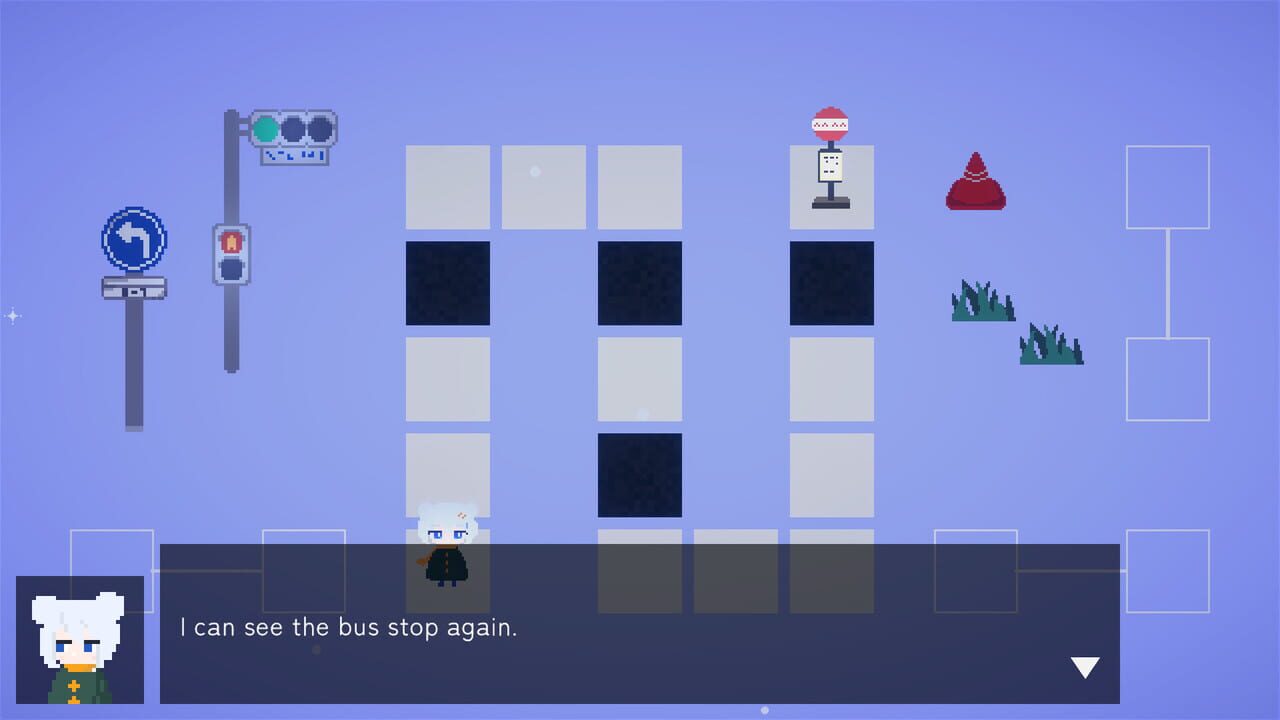The width and height of the screenshot is (1280, 720).
Task: Open the bus stop timetable panel
Action: tap(832, 165)
